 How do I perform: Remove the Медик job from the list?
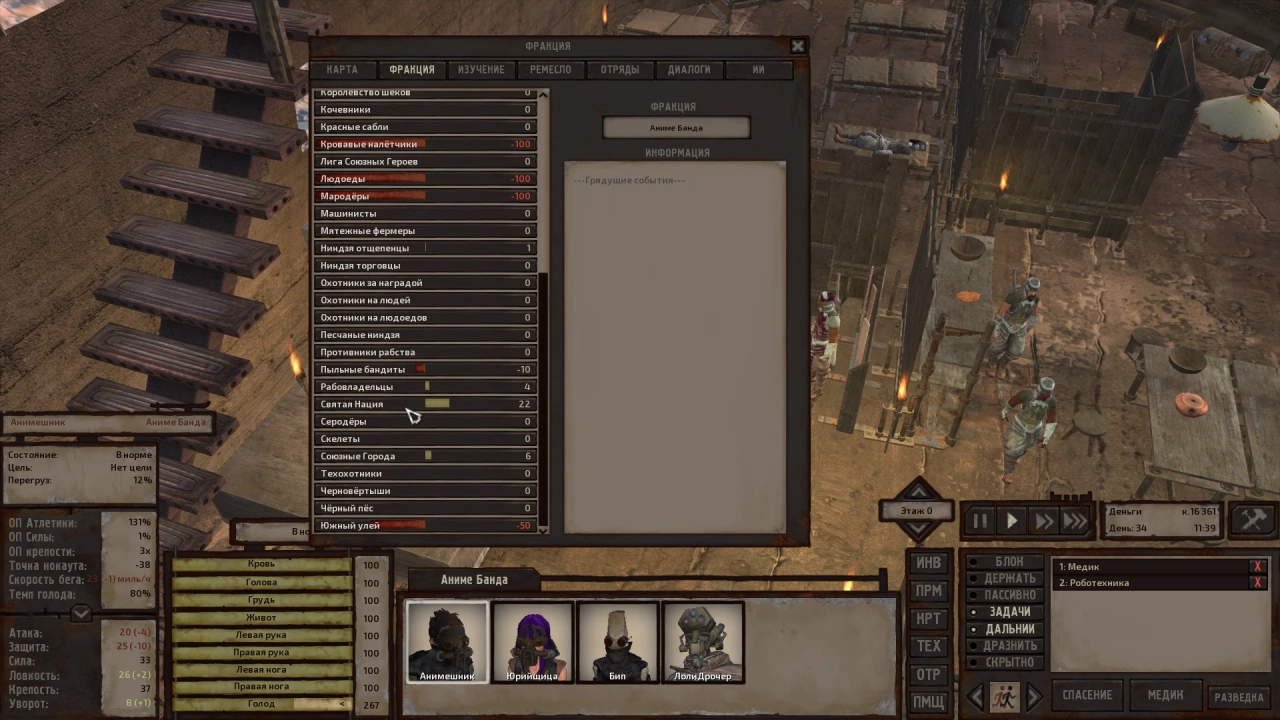point(1257,567)
